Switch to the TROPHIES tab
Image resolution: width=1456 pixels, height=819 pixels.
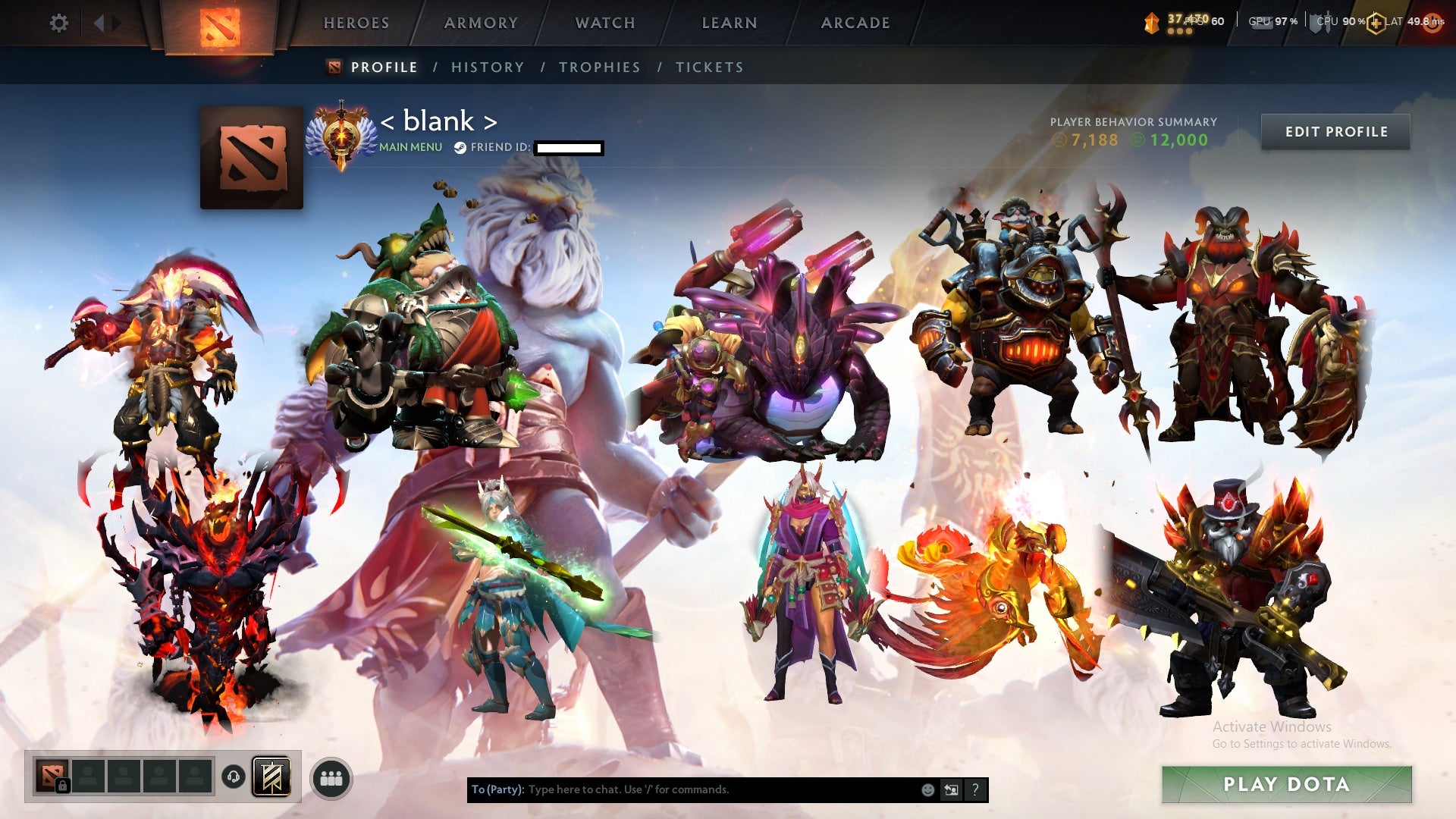599,67
